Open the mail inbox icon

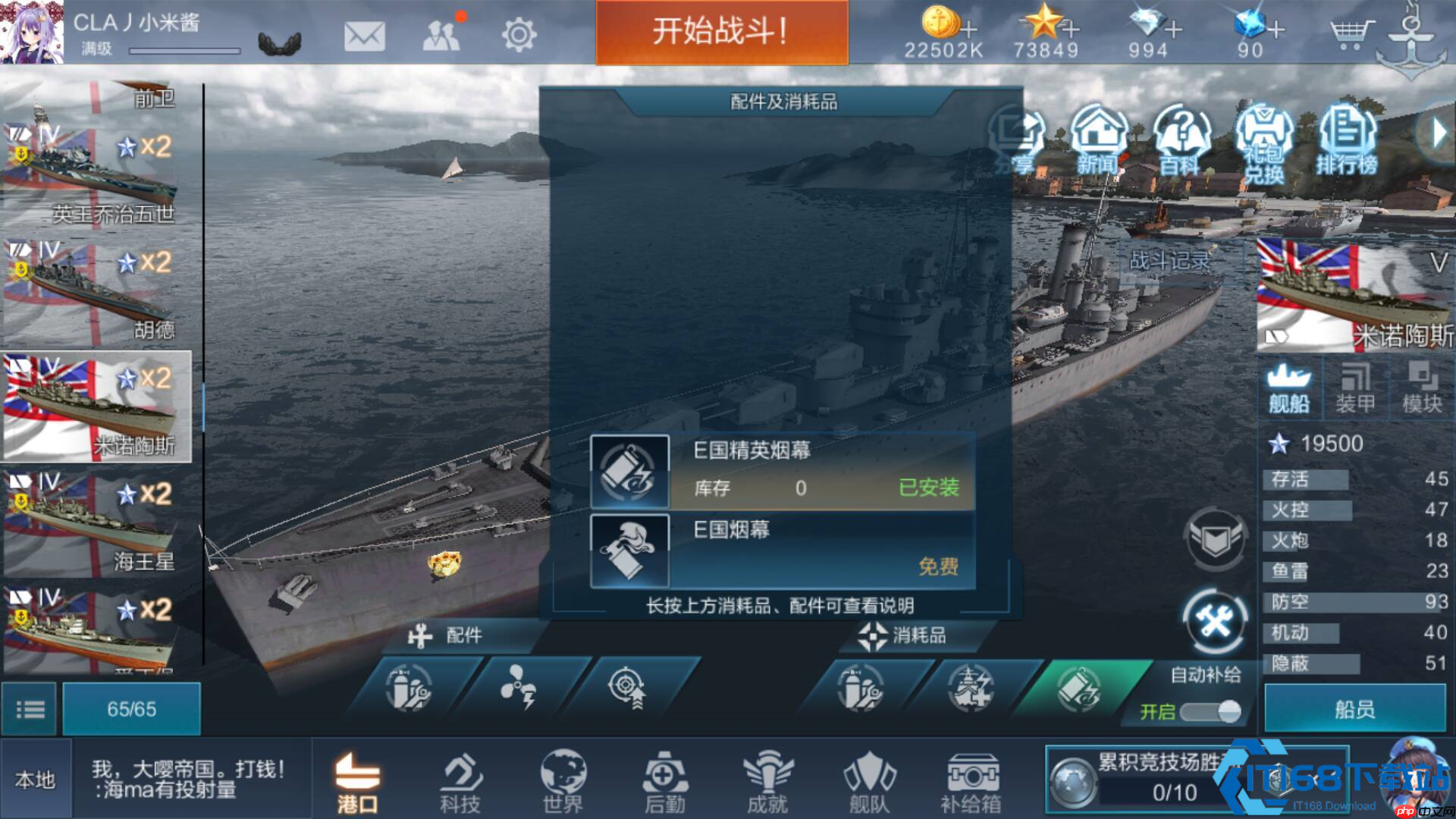point(365,34)
